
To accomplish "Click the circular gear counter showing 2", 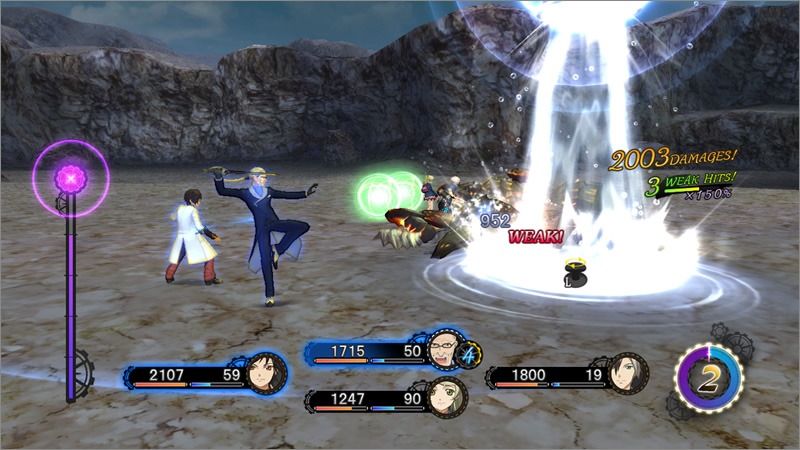I will pos(709,376).
